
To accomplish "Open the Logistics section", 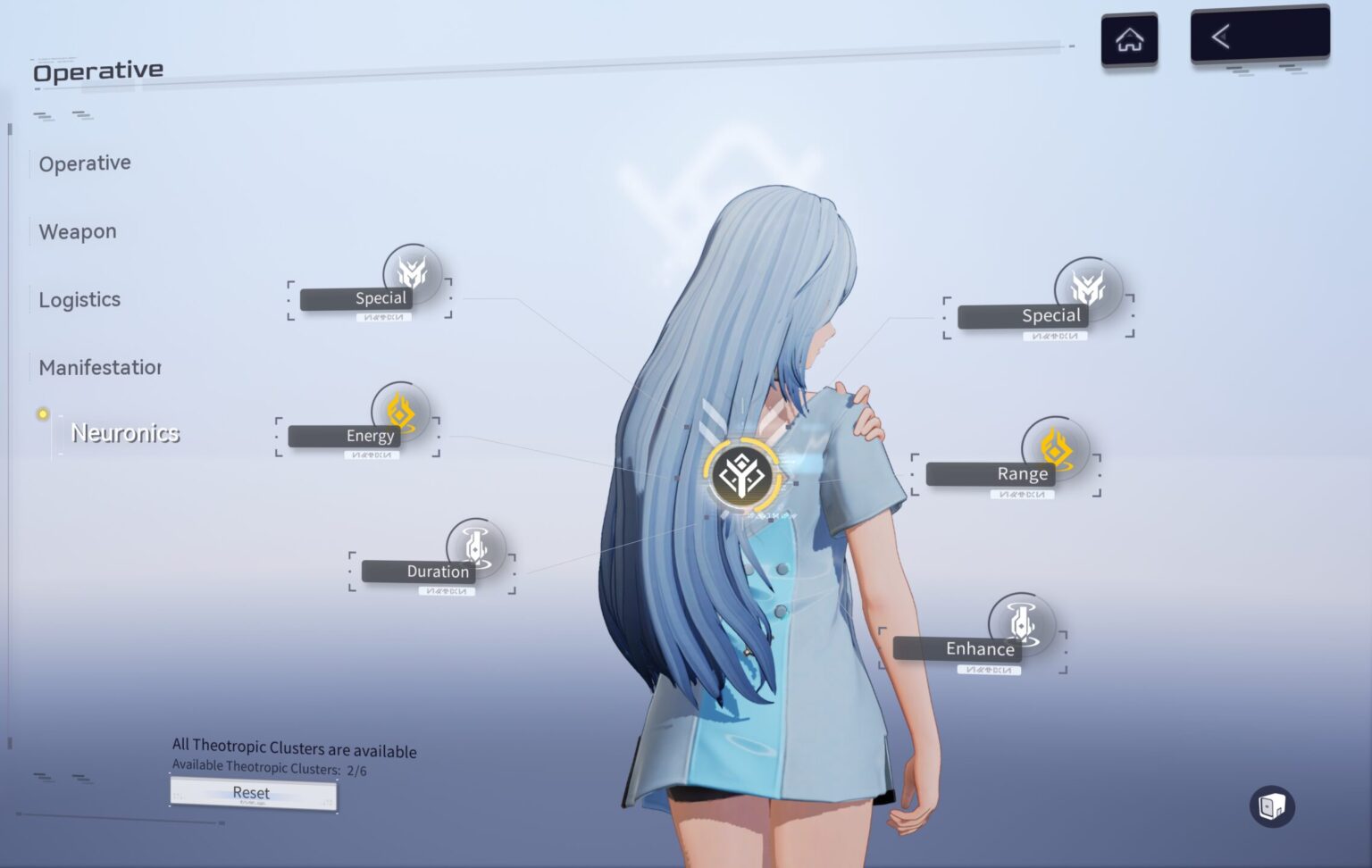I will (79, 300).
